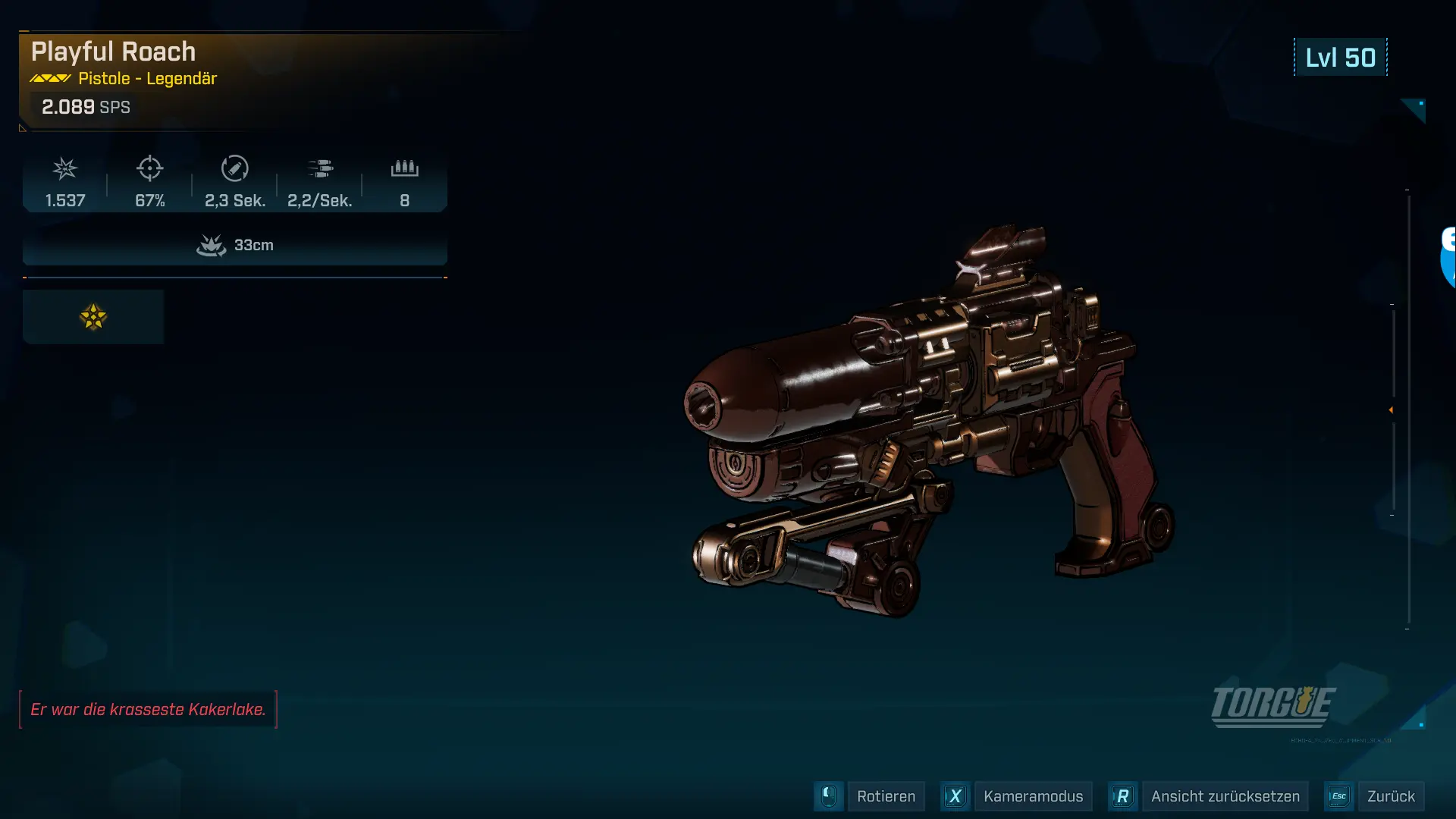Select the golden star legendary effect slot

[x=93, y=317]
